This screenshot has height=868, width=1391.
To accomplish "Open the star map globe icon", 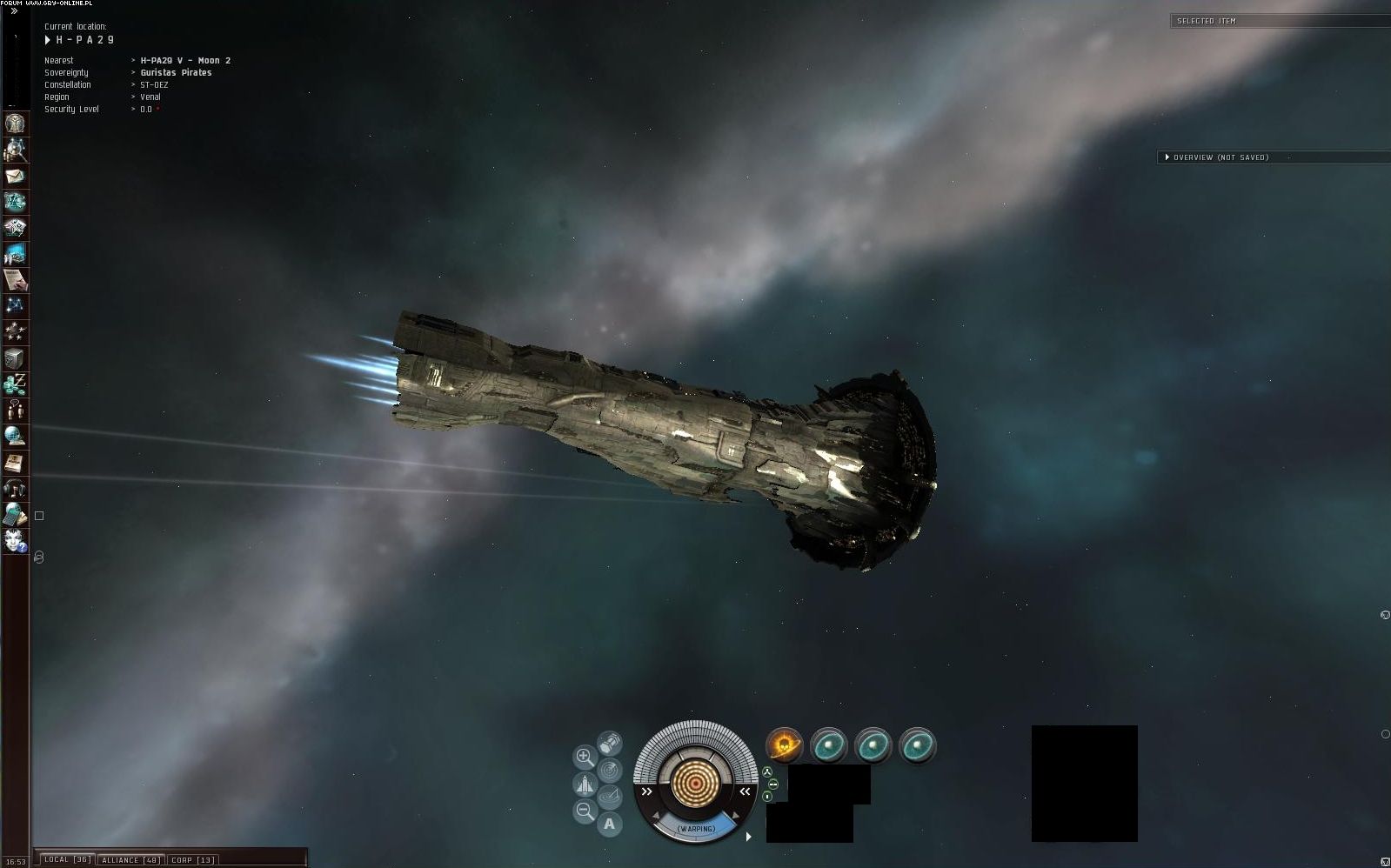I will (x=15, y=436).
